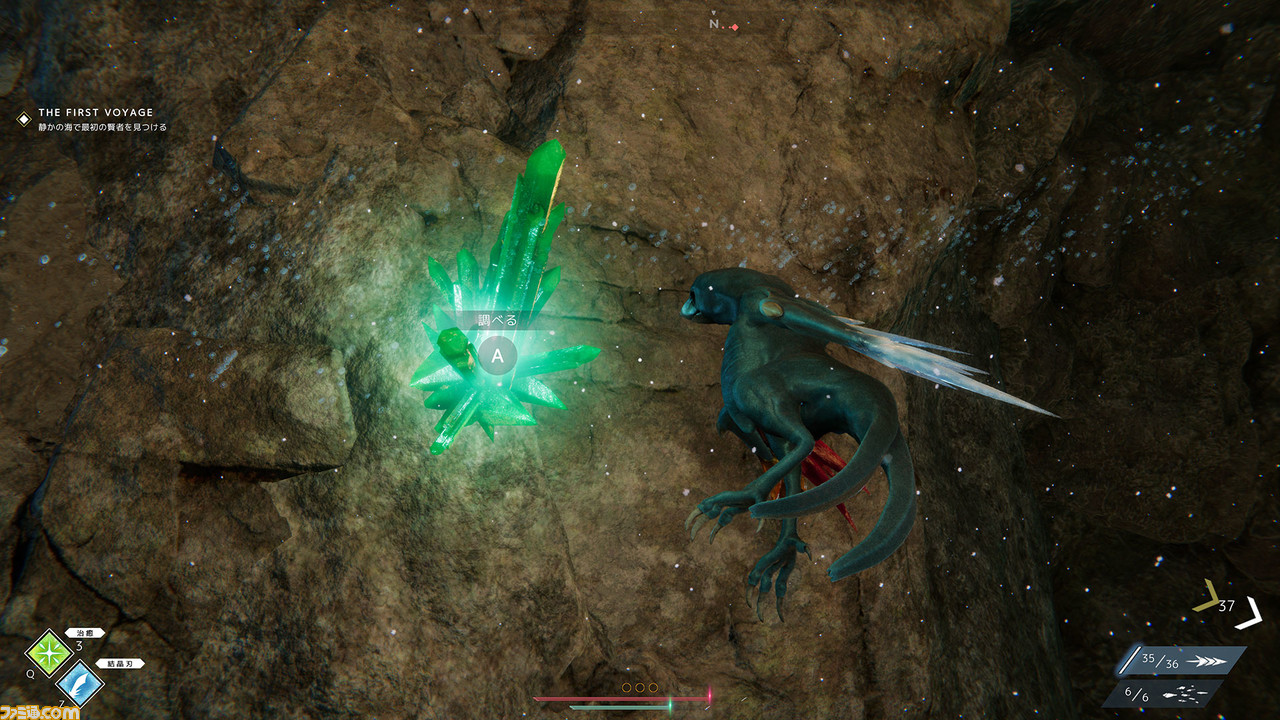1280x720 pixels.
Task: Open The First Voyage quest tracker
Action: click(x=95, y=113)
